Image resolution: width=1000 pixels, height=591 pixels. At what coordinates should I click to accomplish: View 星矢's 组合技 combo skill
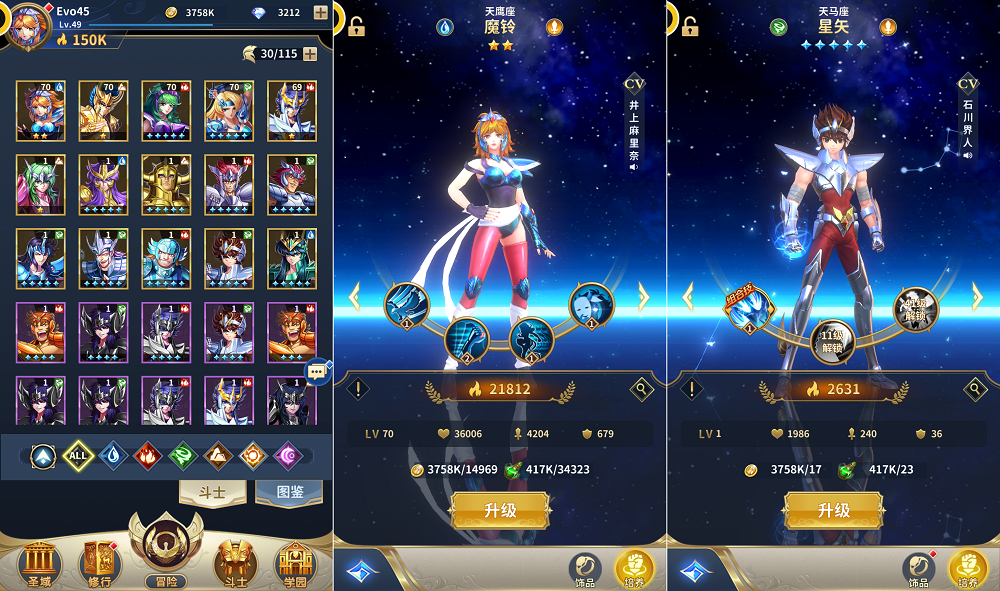click(x=749, y=309)
